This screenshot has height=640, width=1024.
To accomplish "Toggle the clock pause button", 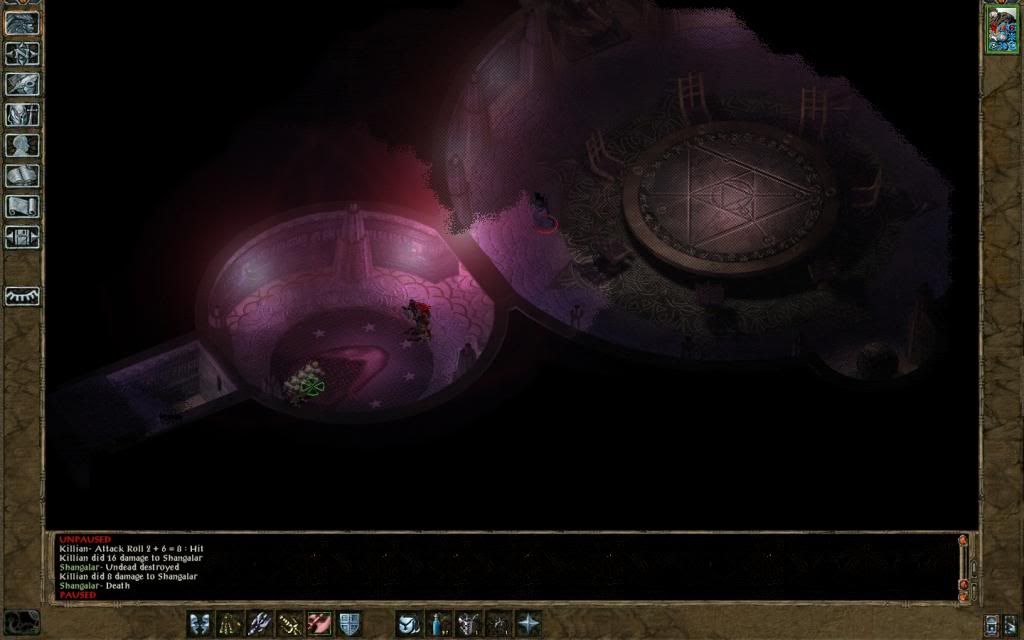I will pos(22,622).
